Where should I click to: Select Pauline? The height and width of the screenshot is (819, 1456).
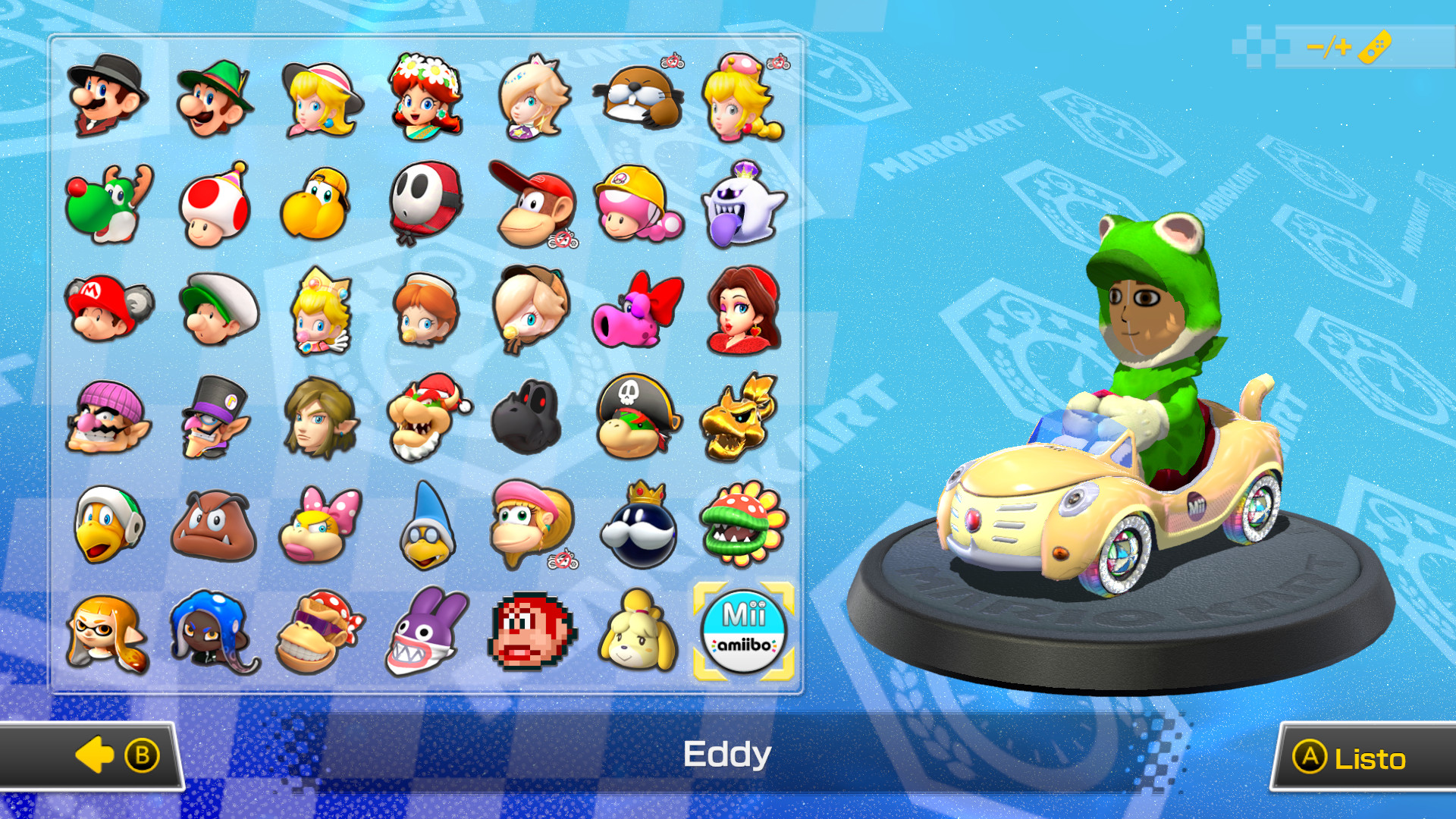(x=743, y=311)
